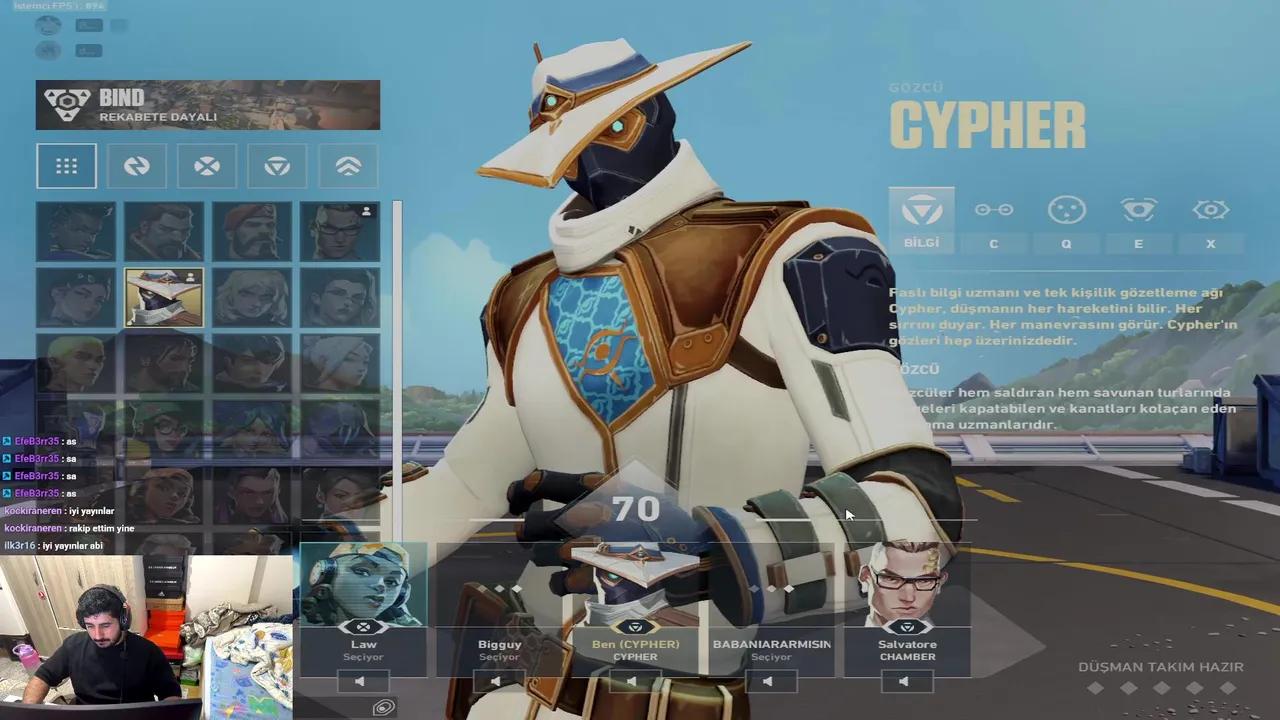This screenshot has width=1280, height=720.
Task: Mute teammate Law's voice
Action: (364, 682)
